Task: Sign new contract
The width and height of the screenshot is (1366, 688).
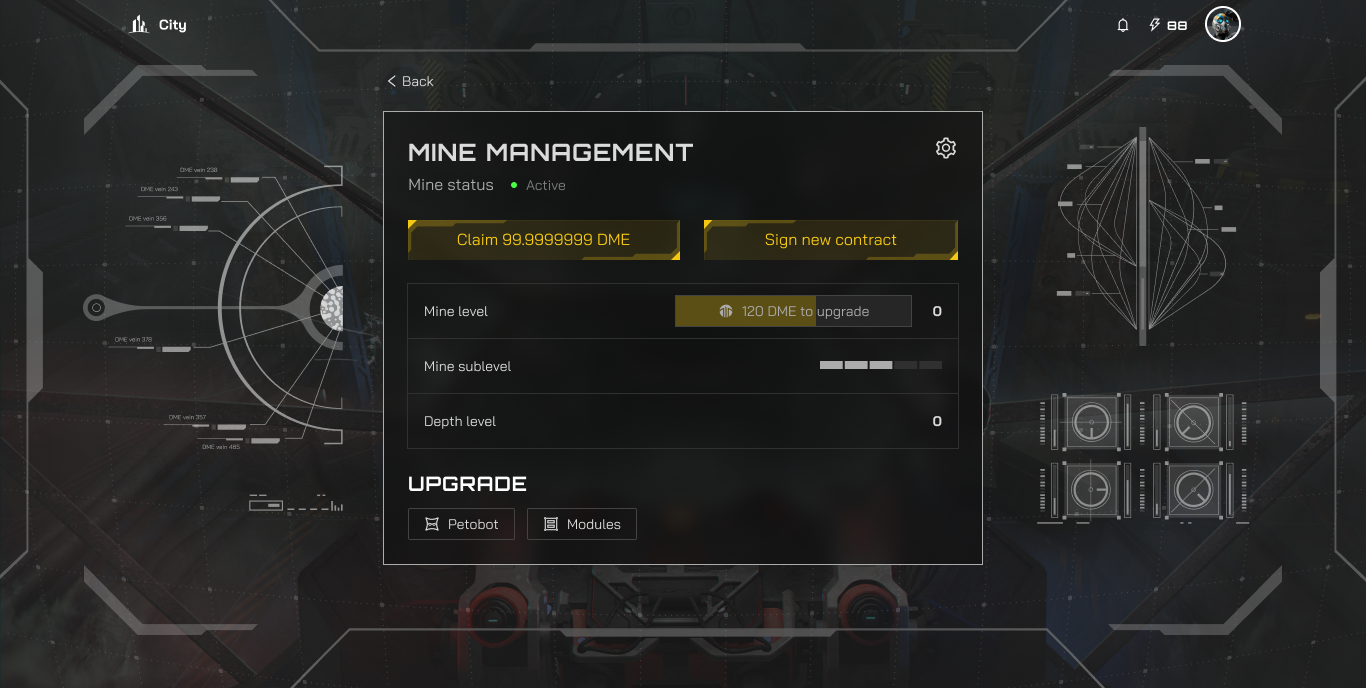Action: click(x=830, y=240)
